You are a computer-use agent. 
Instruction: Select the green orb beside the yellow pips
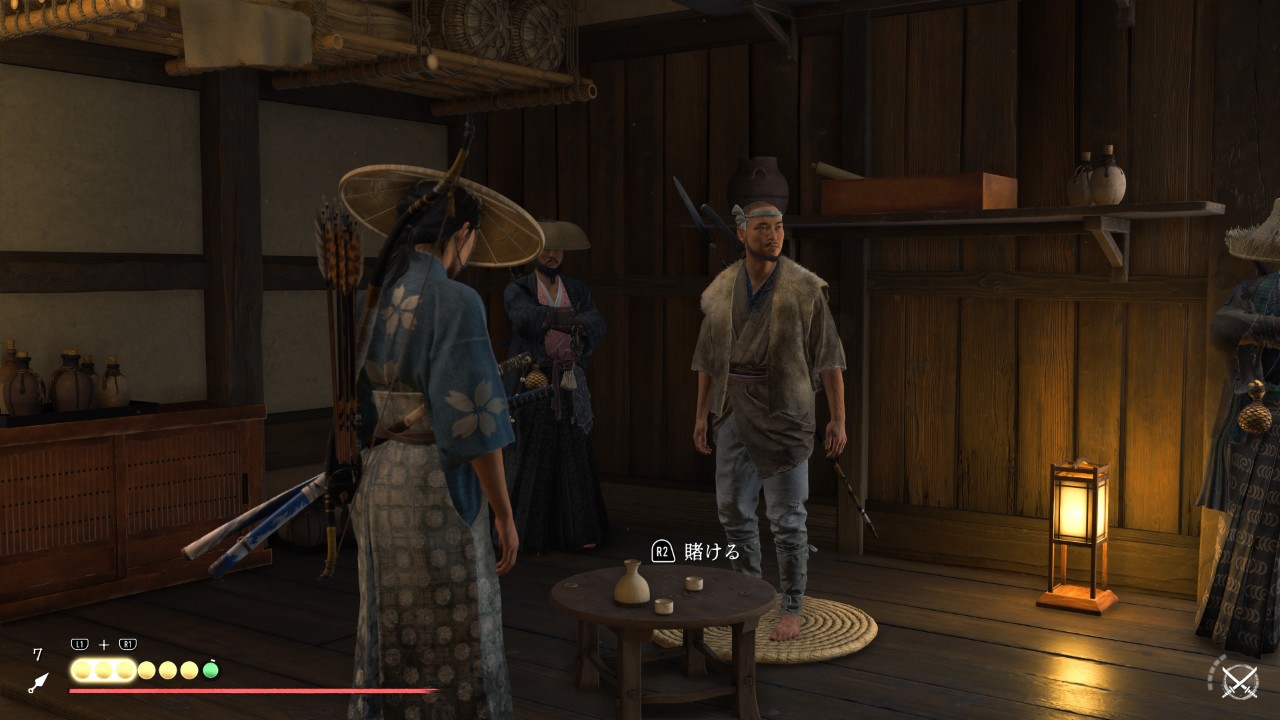(x=211, y=670)
